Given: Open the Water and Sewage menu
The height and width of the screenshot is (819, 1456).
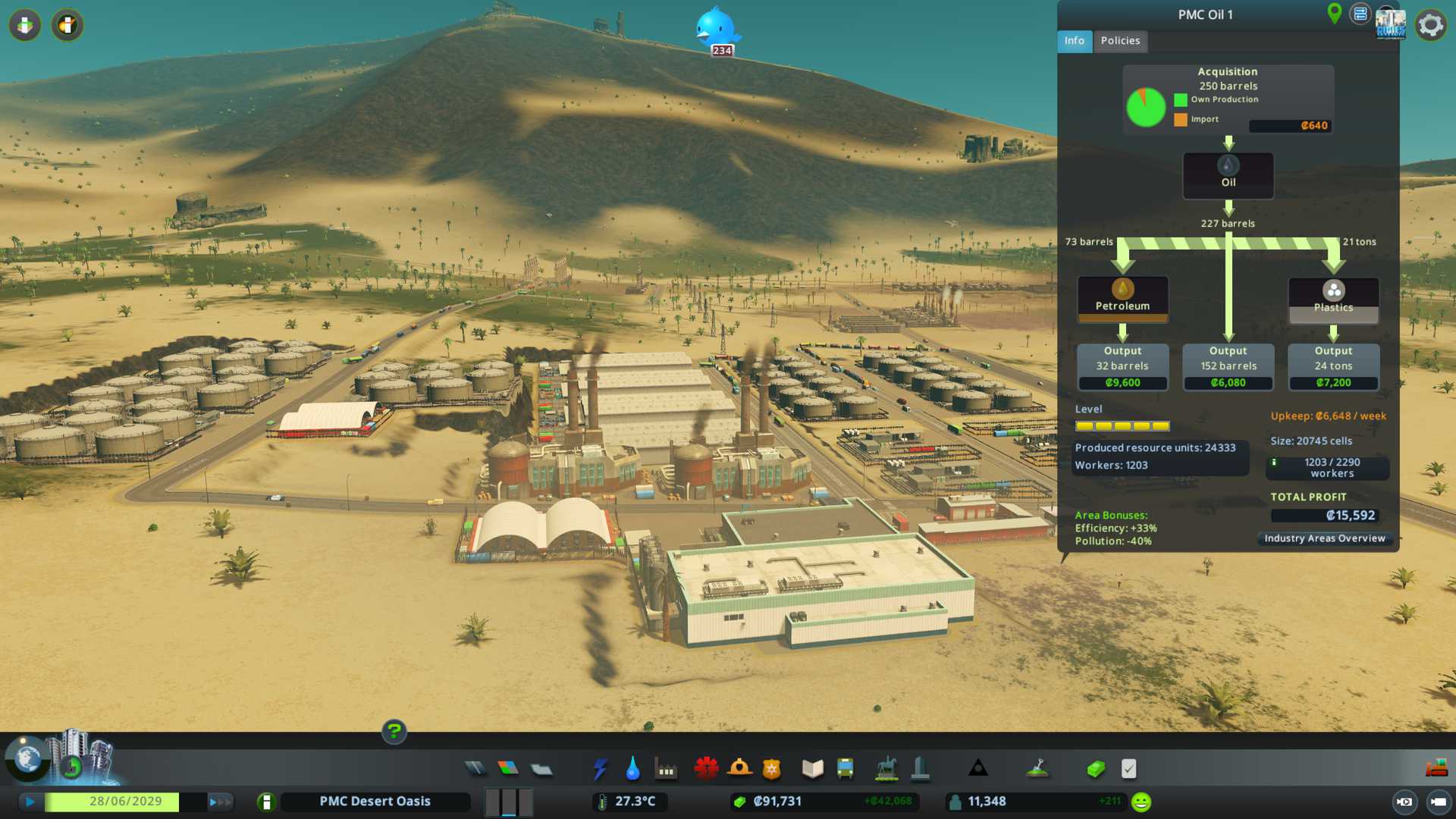Looking at the screenshot, I should click(632, 769).
